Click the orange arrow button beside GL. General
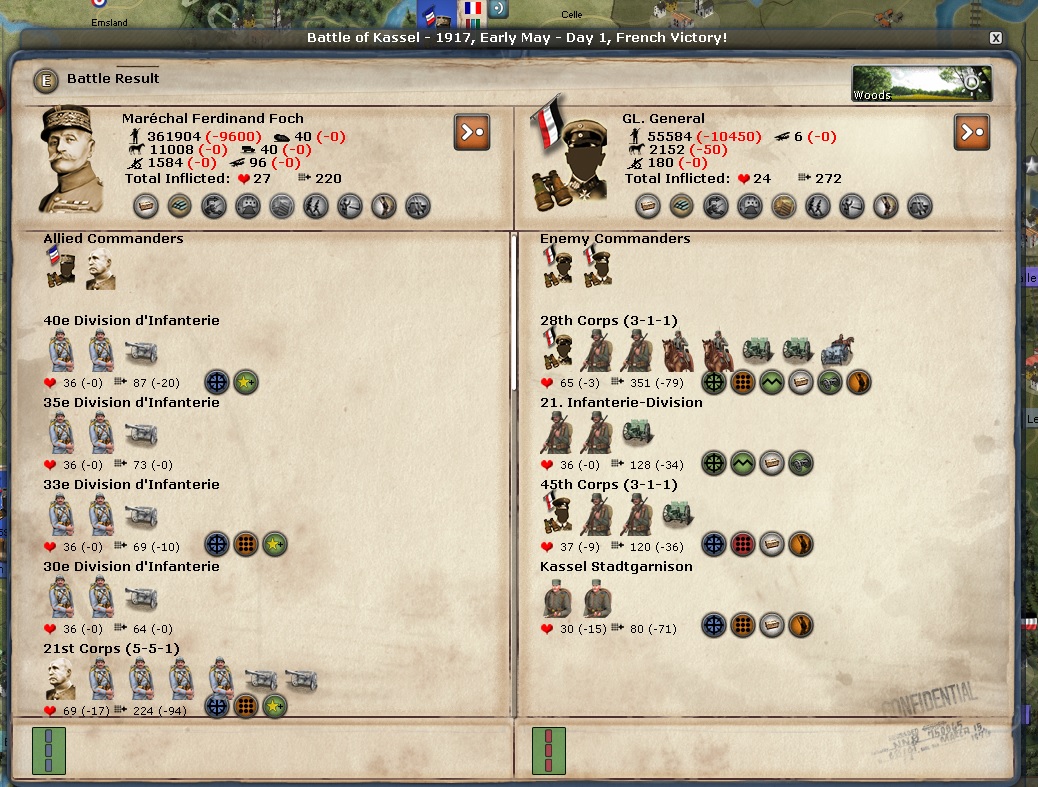The height and width of the screenshot is (787, 1038). (972, 132)
